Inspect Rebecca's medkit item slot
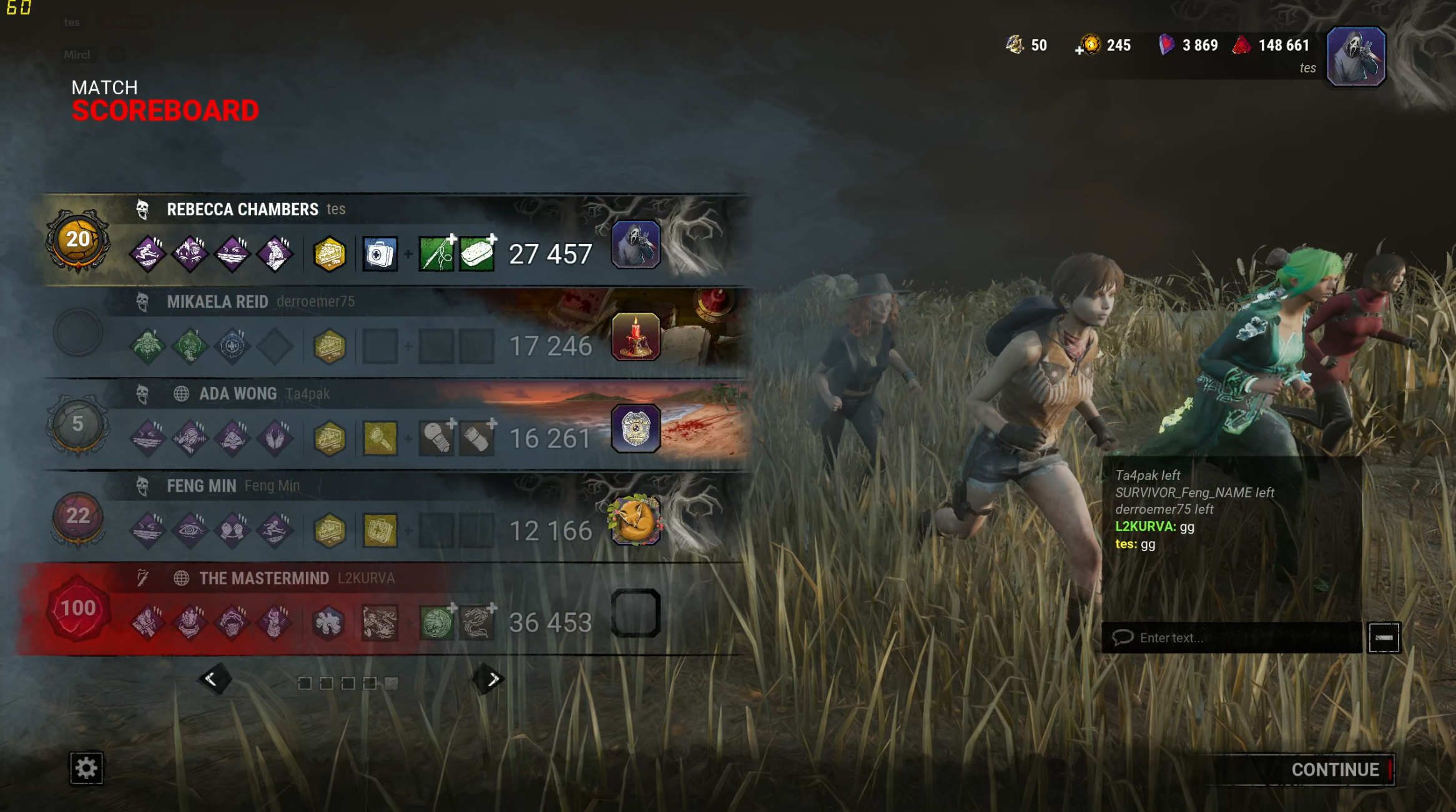This screenshot has width=1456, height=812. (x=380, y=254)
